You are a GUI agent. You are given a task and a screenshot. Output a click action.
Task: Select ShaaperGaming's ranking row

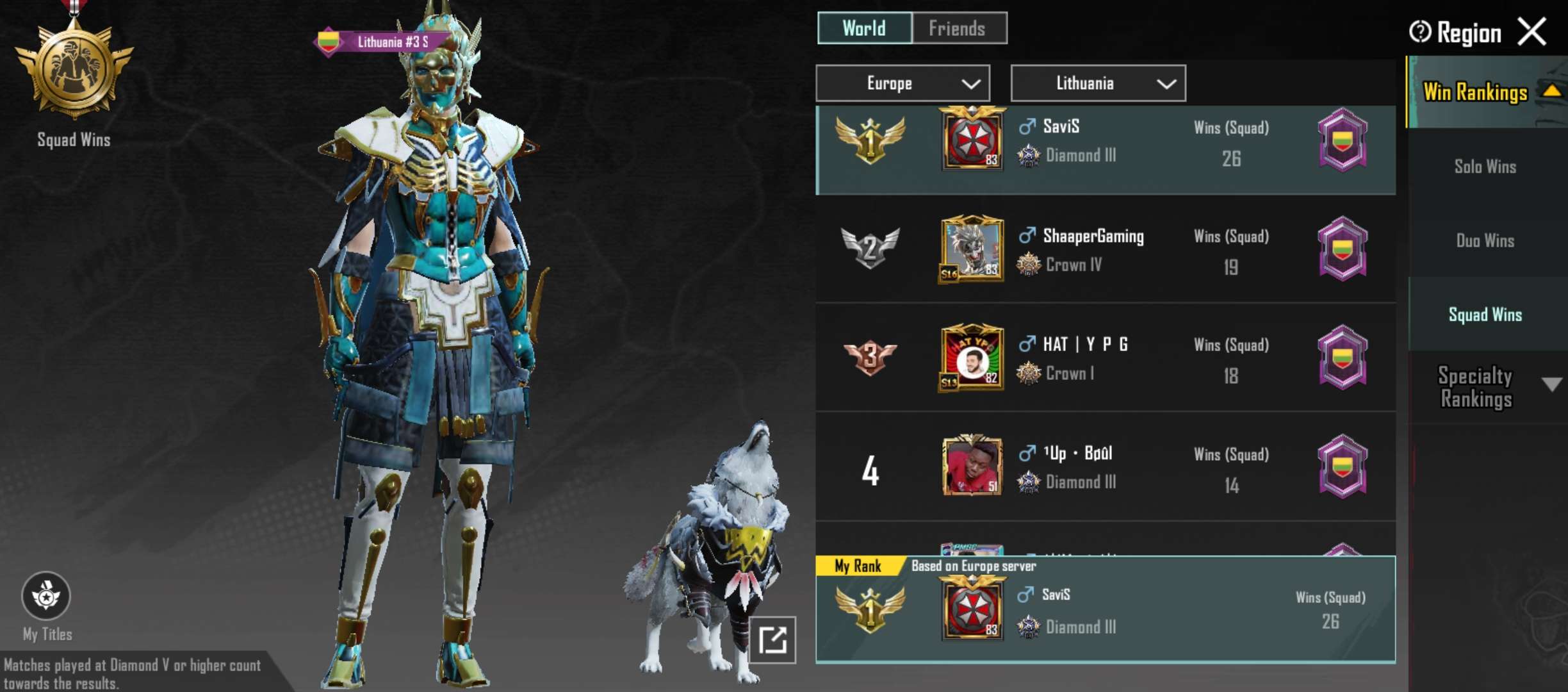[x=1105, y=249]
